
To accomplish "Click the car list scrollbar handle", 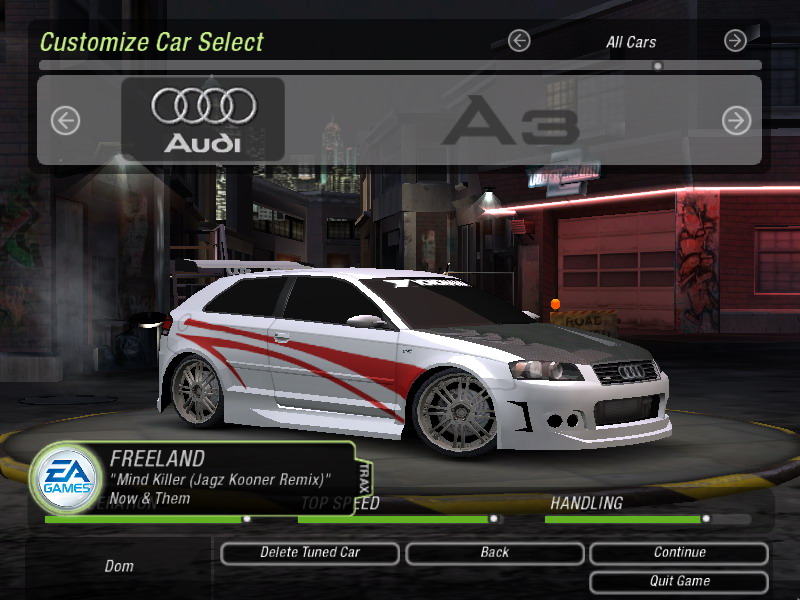I will [657, 67].
